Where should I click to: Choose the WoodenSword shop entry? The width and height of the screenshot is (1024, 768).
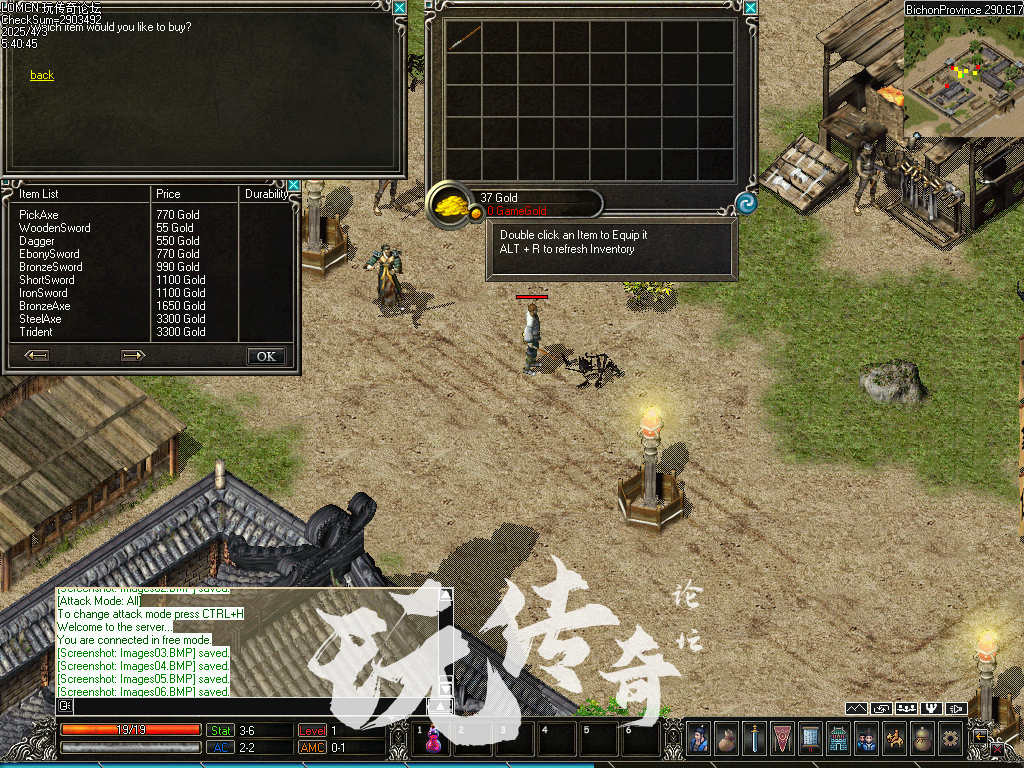pyautogui.click(x=54, y=228)
